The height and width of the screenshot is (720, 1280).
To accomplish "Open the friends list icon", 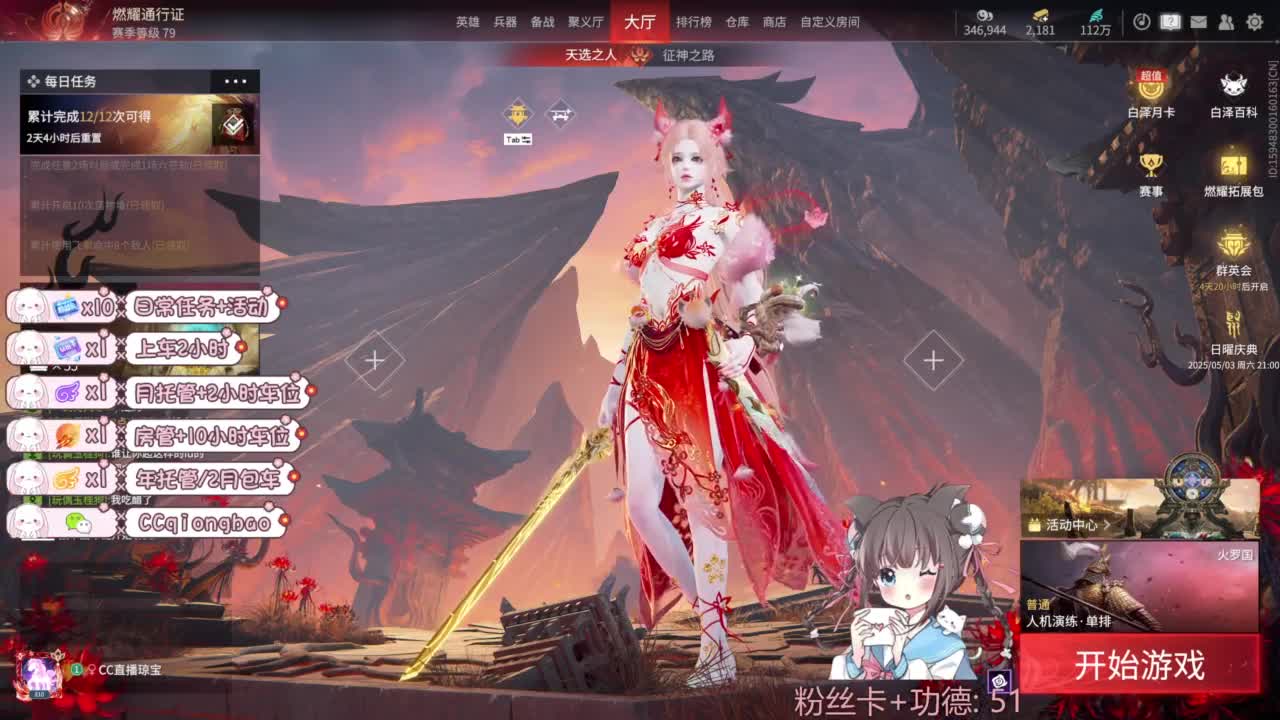I will click(1226, 21).
